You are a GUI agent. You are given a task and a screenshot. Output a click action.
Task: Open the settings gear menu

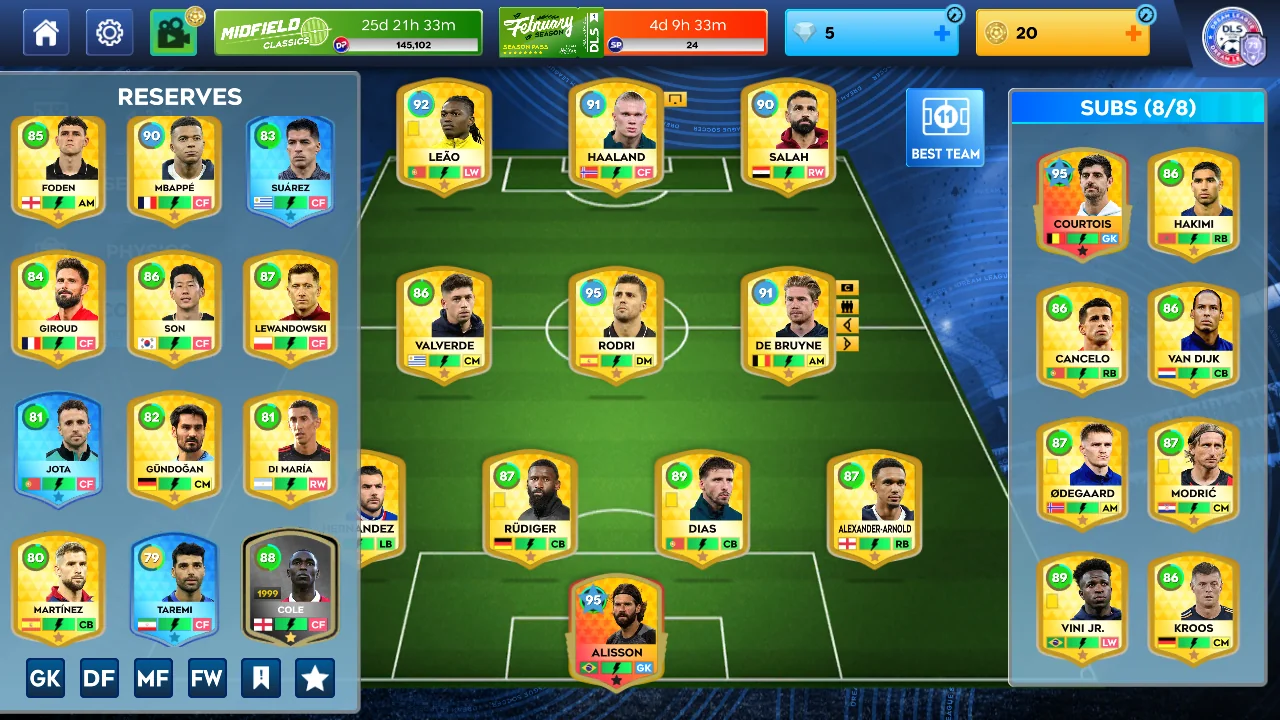(x=109, y=33)
